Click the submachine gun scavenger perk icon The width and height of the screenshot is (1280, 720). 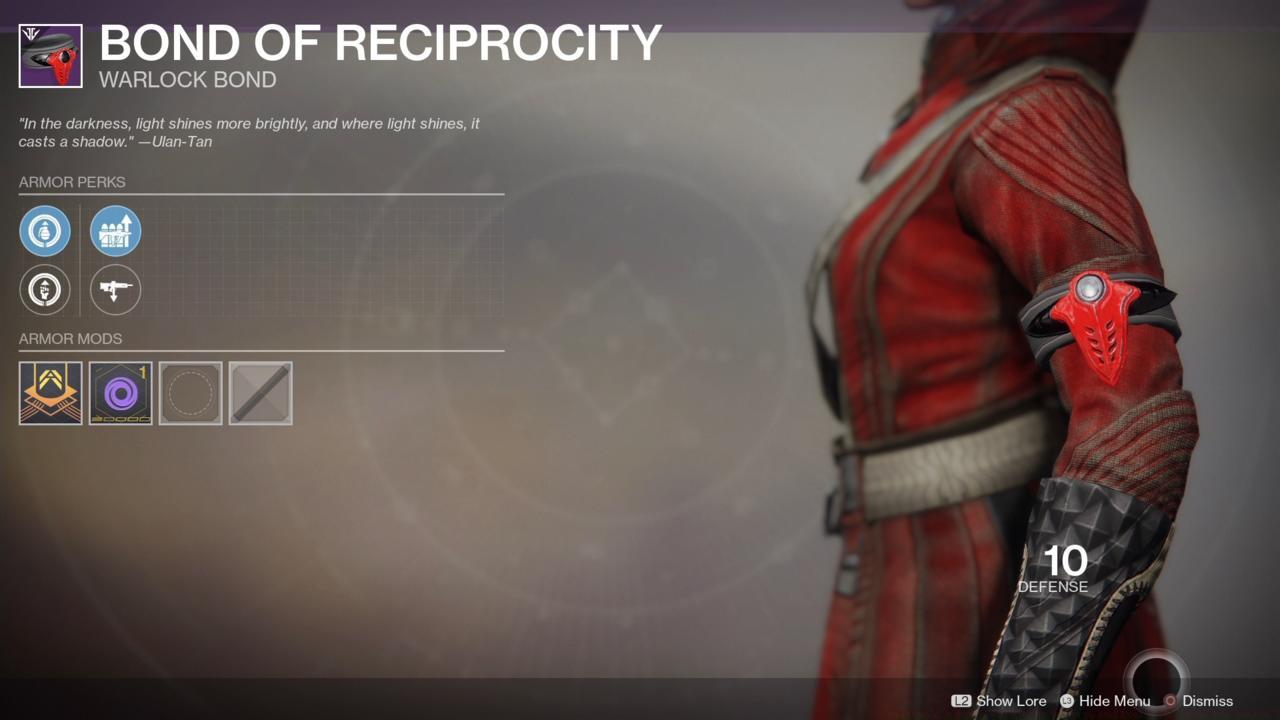tap(115, 290)
